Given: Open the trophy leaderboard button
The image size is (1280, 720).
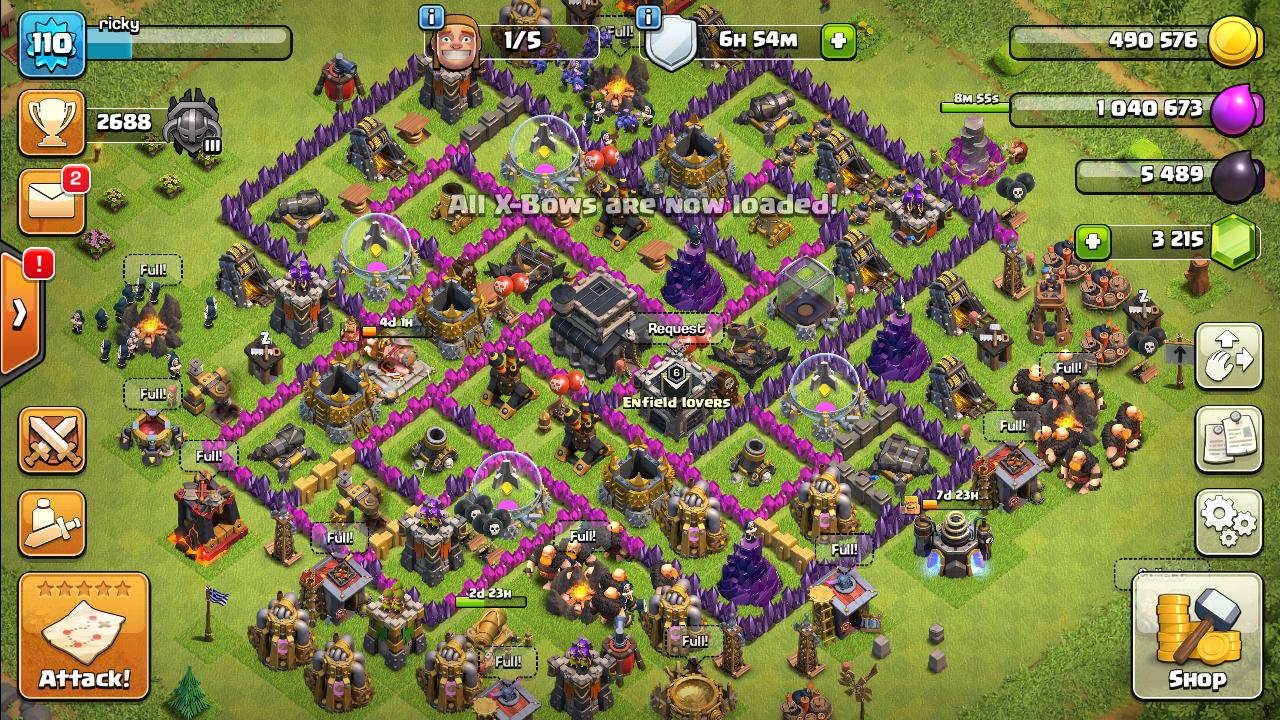Looking at the screenshot, I should (x=52, y=123).
